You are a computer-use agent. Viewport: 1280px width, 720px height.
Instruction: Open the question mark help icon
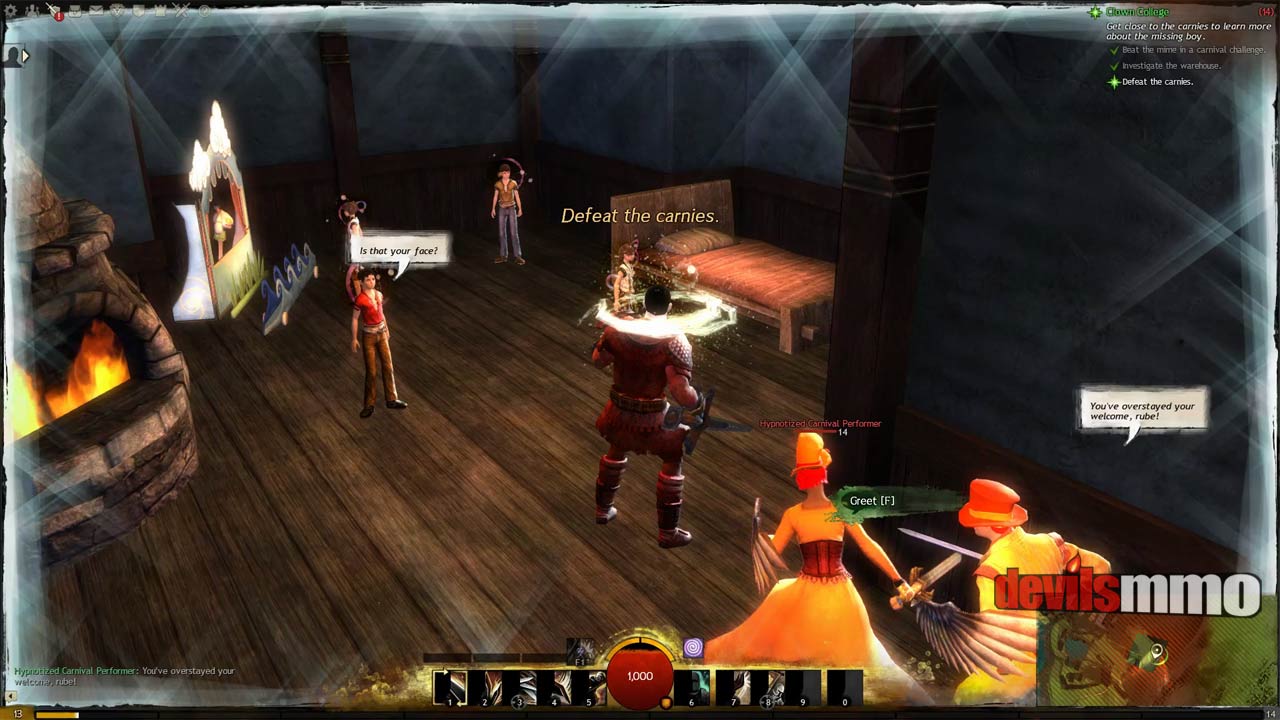(x=204, y=11)
